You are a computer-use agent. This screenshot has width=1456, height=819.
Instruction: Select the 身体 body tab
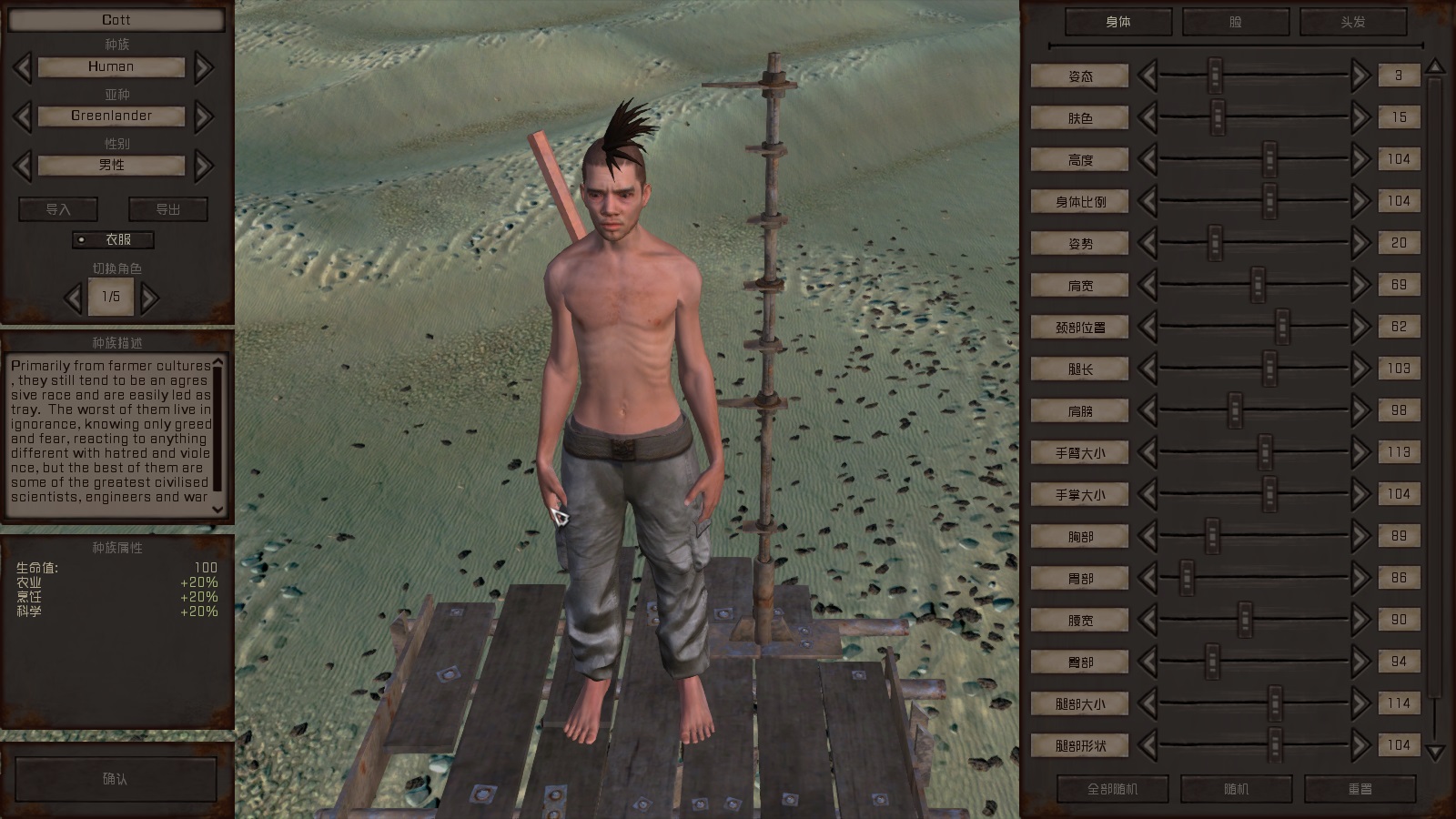click(1118, 22)
